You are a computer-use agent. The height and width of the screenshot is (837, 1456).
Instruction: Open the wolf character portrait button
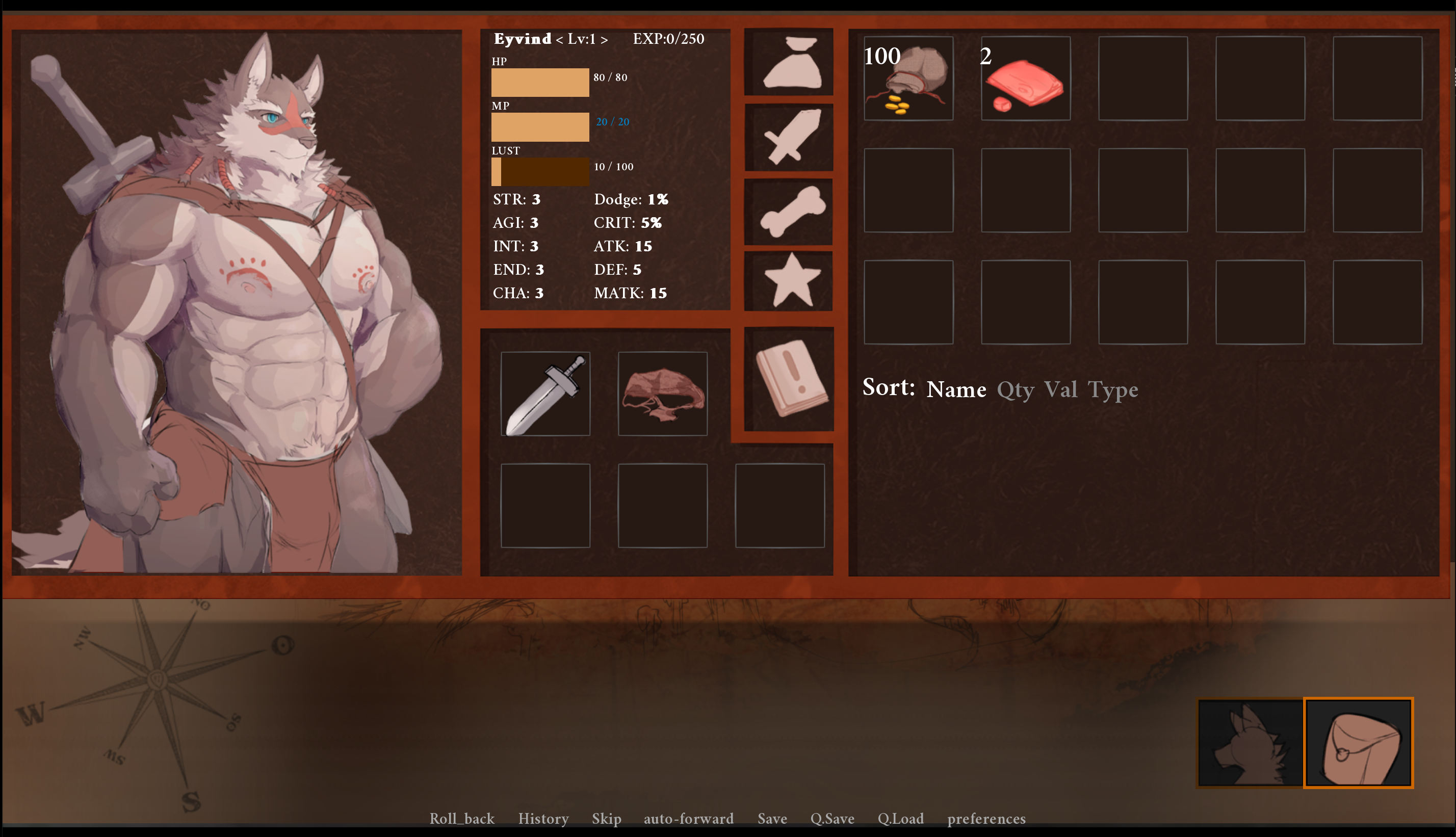coord(1250,743)
